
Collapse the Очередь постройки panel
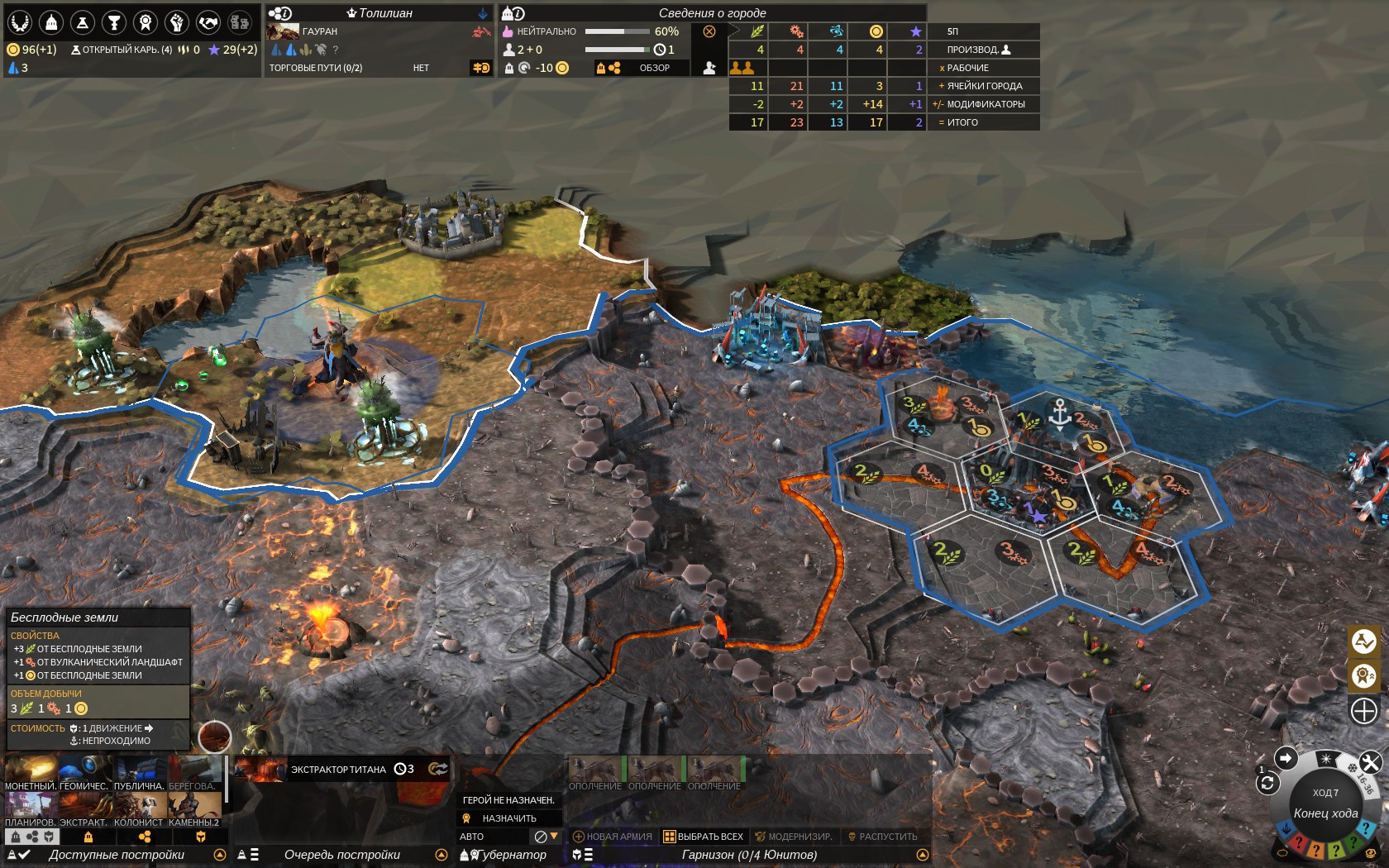(x=442, y=854)
